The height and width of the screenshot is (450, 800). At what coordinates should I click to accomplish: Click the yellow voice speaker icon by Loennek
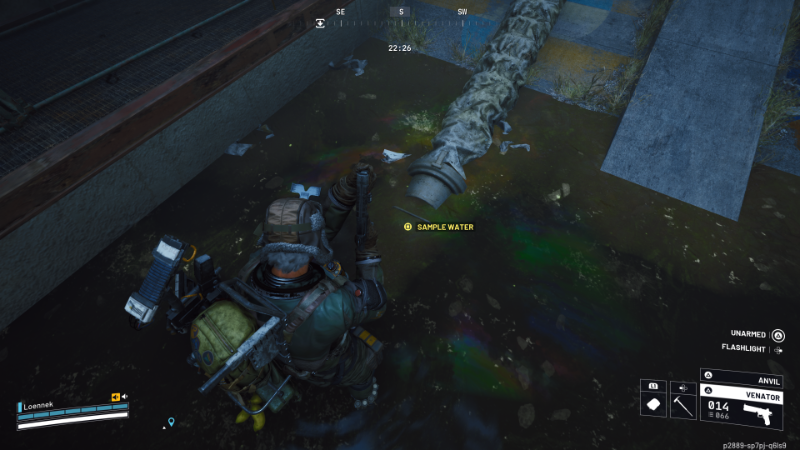point(116,397)
